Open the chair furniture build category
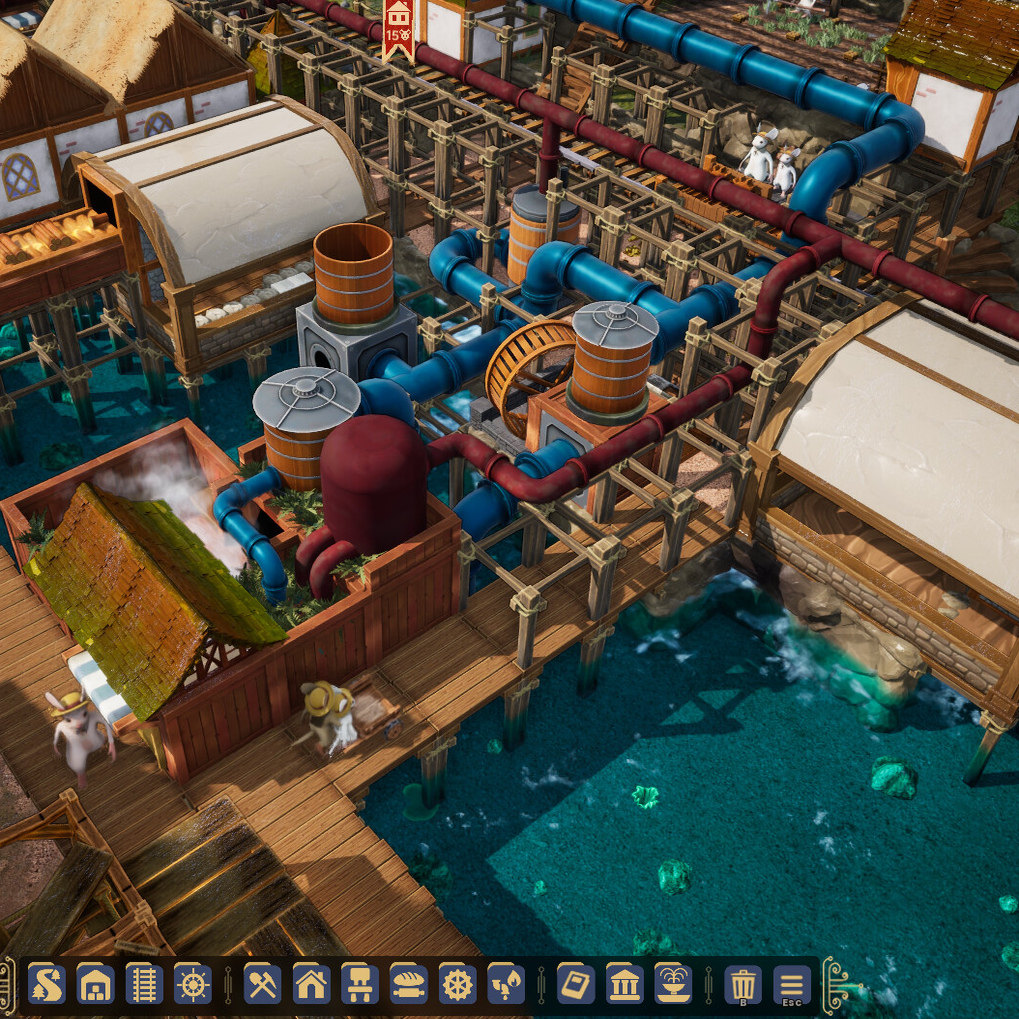This screenshot has height=1019, width=1019. point(360,984)
